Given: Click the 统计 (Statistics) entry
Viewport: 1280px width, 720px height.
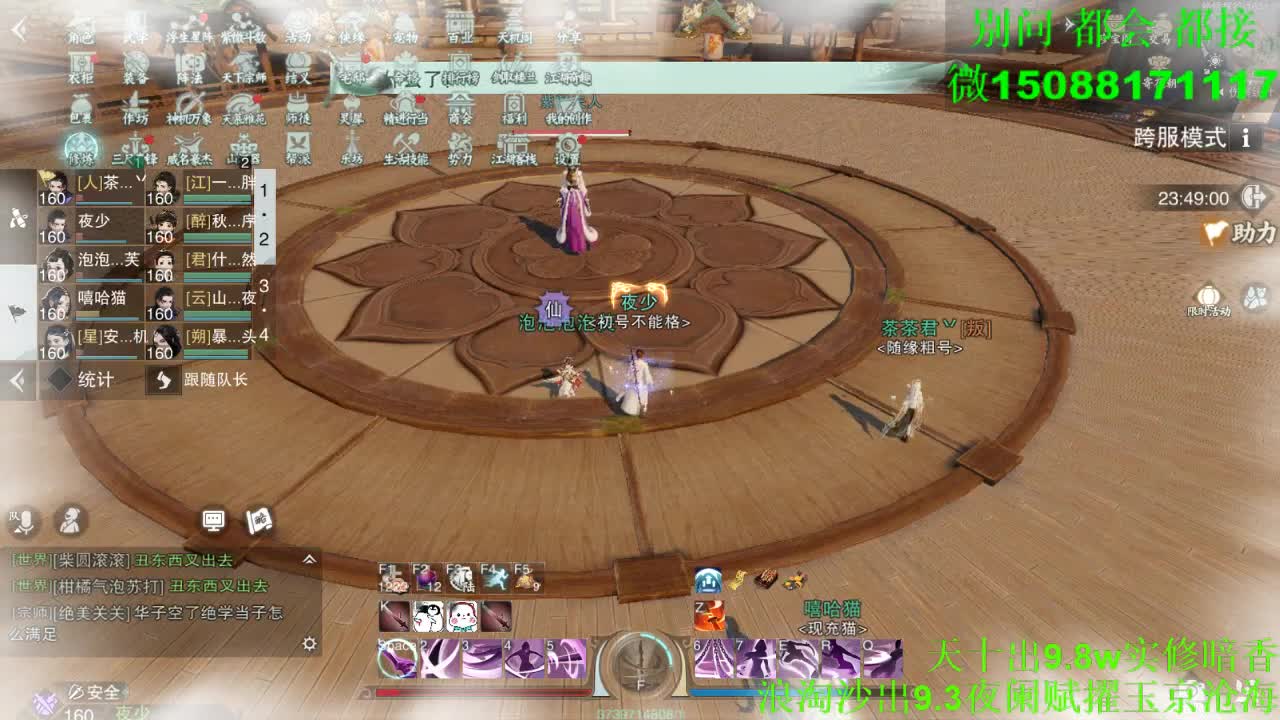Looking at the screenshot, I should (x=95, y=379).
